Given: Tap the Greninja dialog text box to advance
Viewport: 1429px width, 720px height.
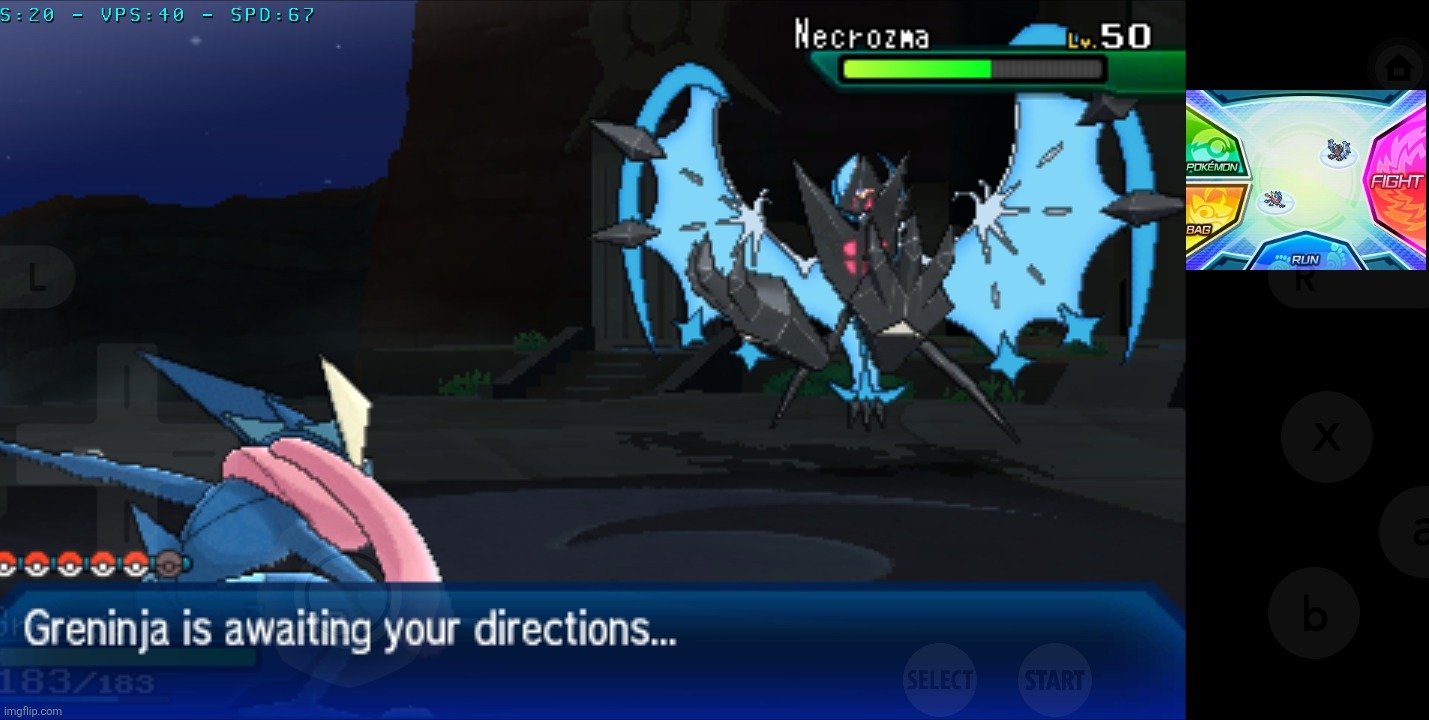Looking at the screenshot, I should coord(400,630).
